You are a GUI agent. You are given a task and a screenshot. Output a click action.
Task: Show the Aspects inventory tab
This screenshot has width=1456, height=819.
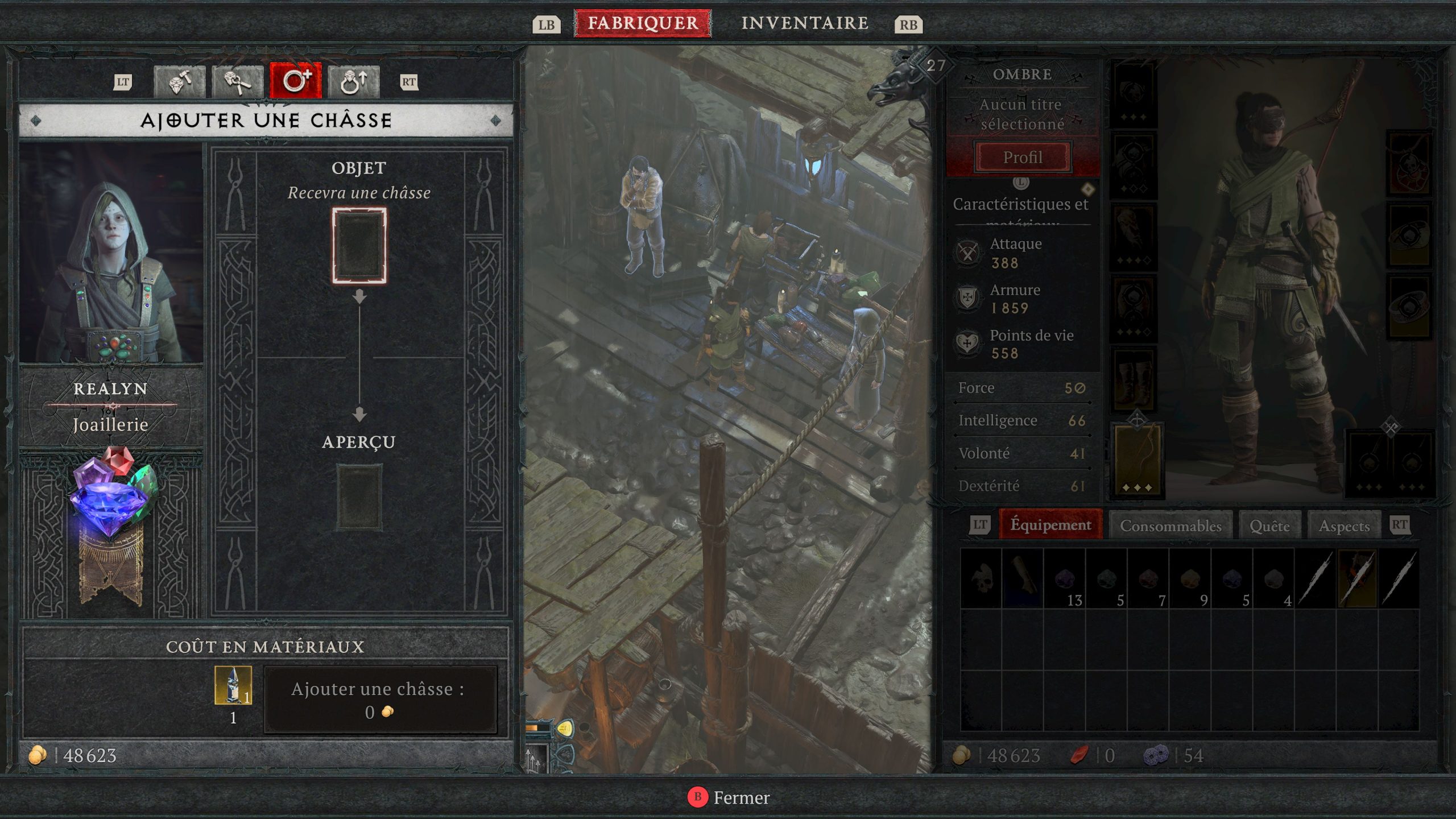1344,526
